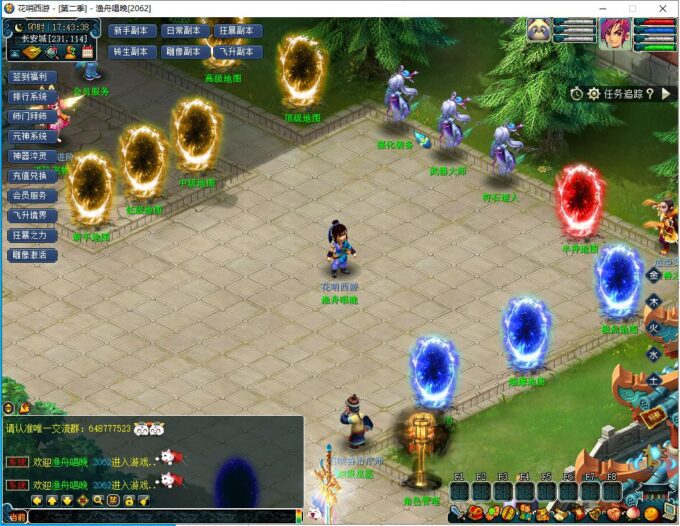
Task: Open the 雕像激活 statue activation menu
Action: (32, 255)
